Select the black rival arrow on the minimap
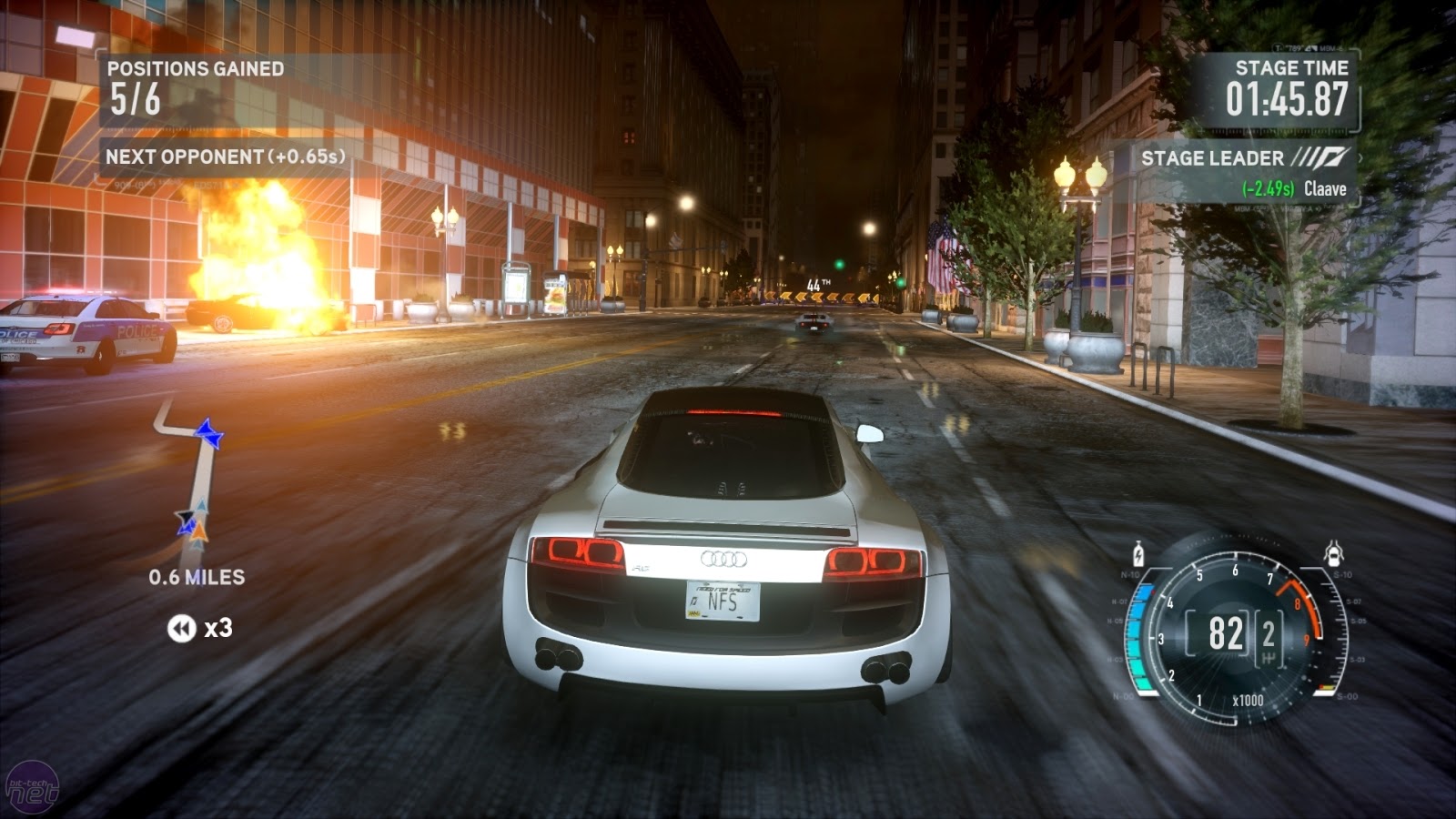This screenshot has width=1456, height=819. click(186, 516)
